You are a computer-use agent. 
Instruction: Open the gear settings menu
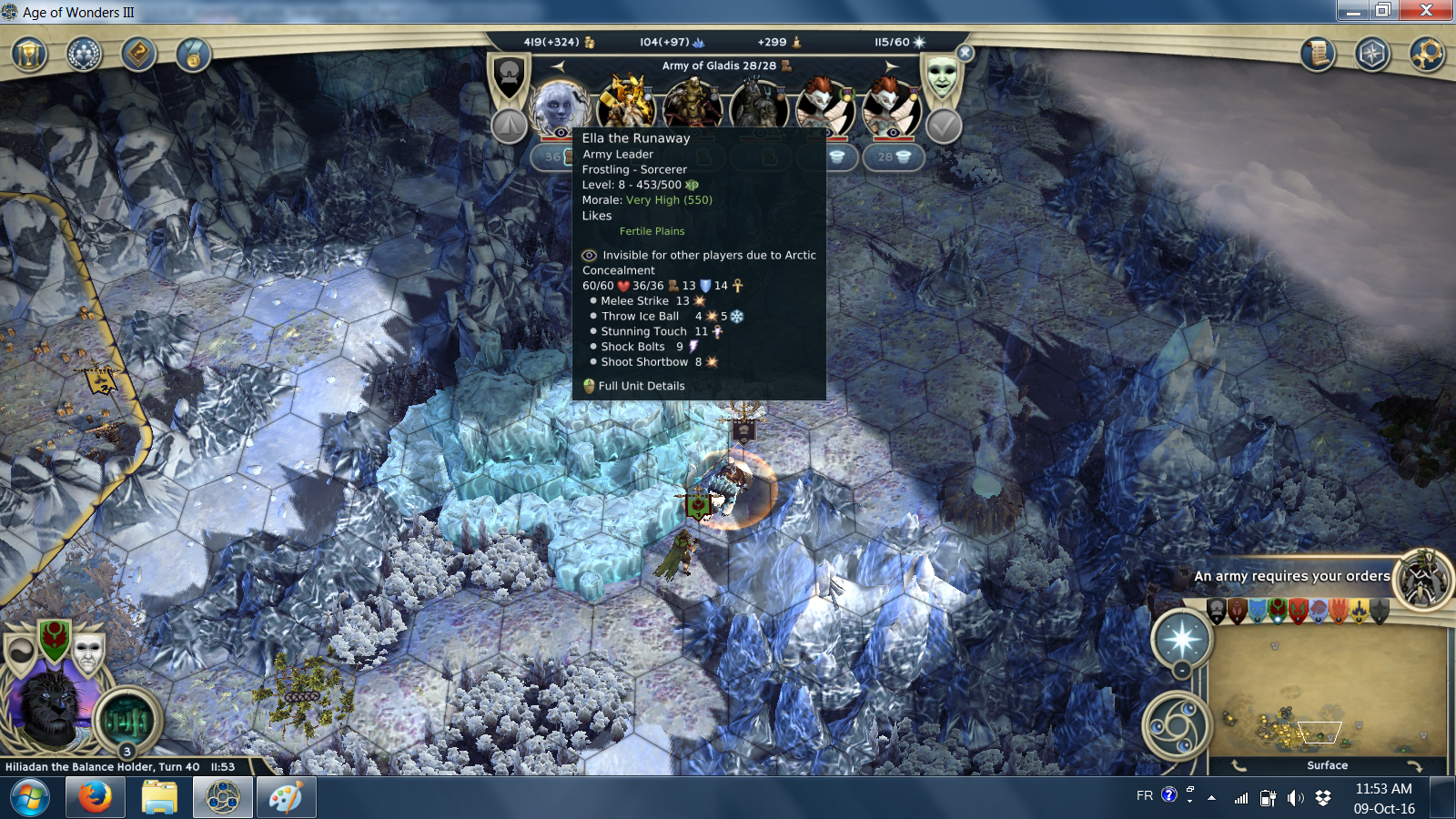1426,55
